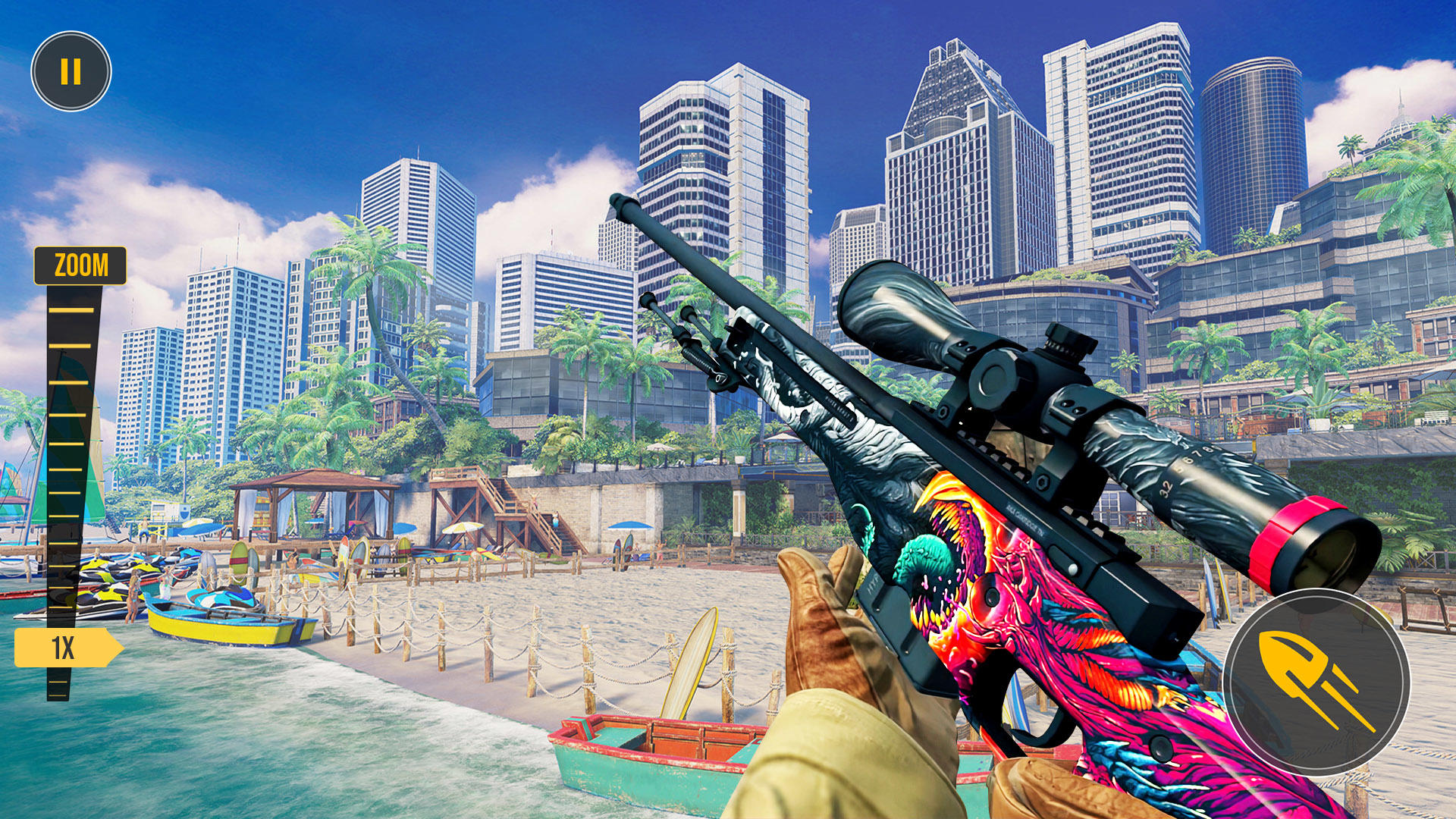The image size is (1456, 819).
Task: Click the arrow on the 1X indicator
Action: 112,646
